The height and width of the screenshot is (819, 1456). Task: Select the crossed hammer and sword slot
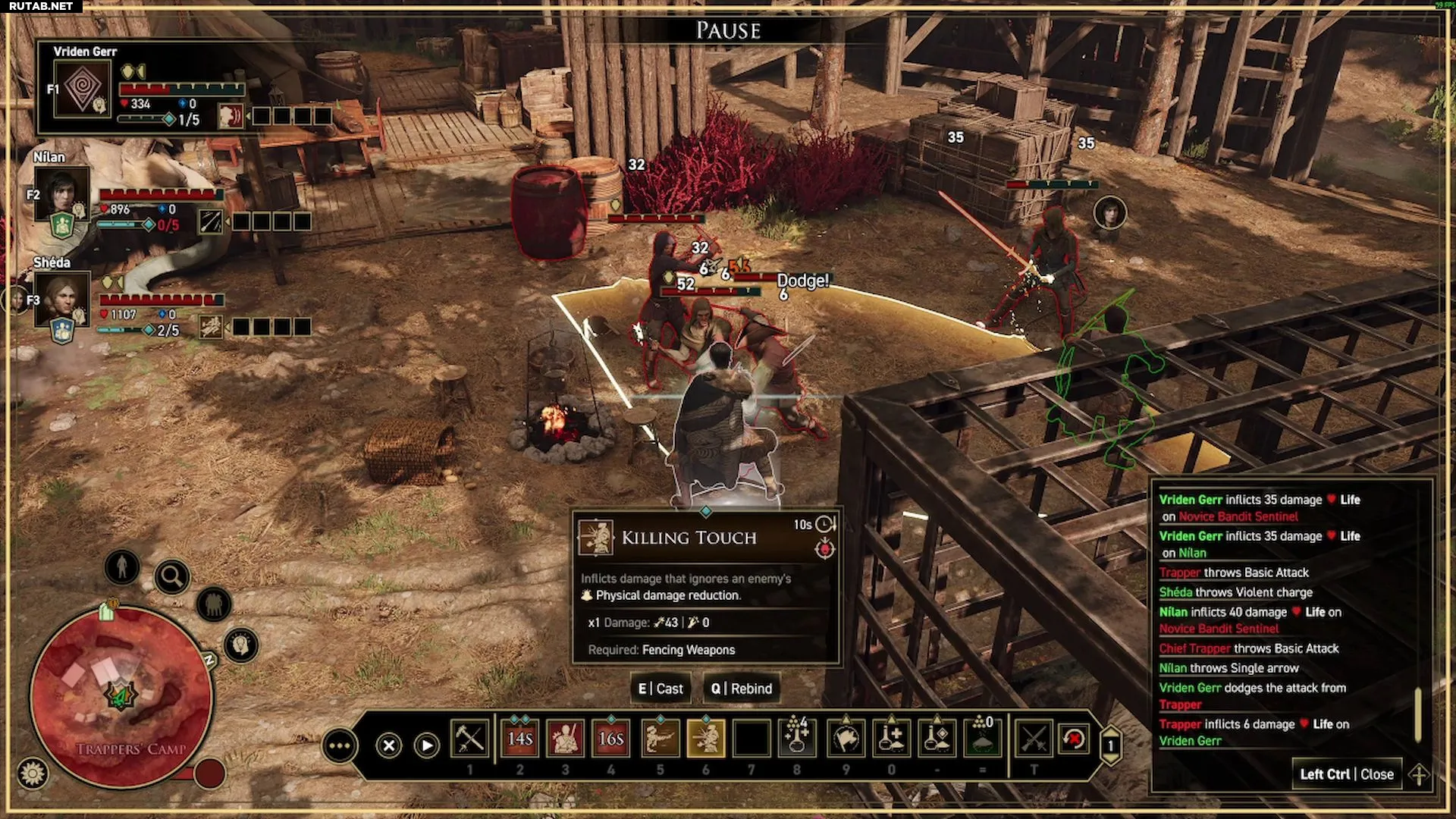click(469, 739)
